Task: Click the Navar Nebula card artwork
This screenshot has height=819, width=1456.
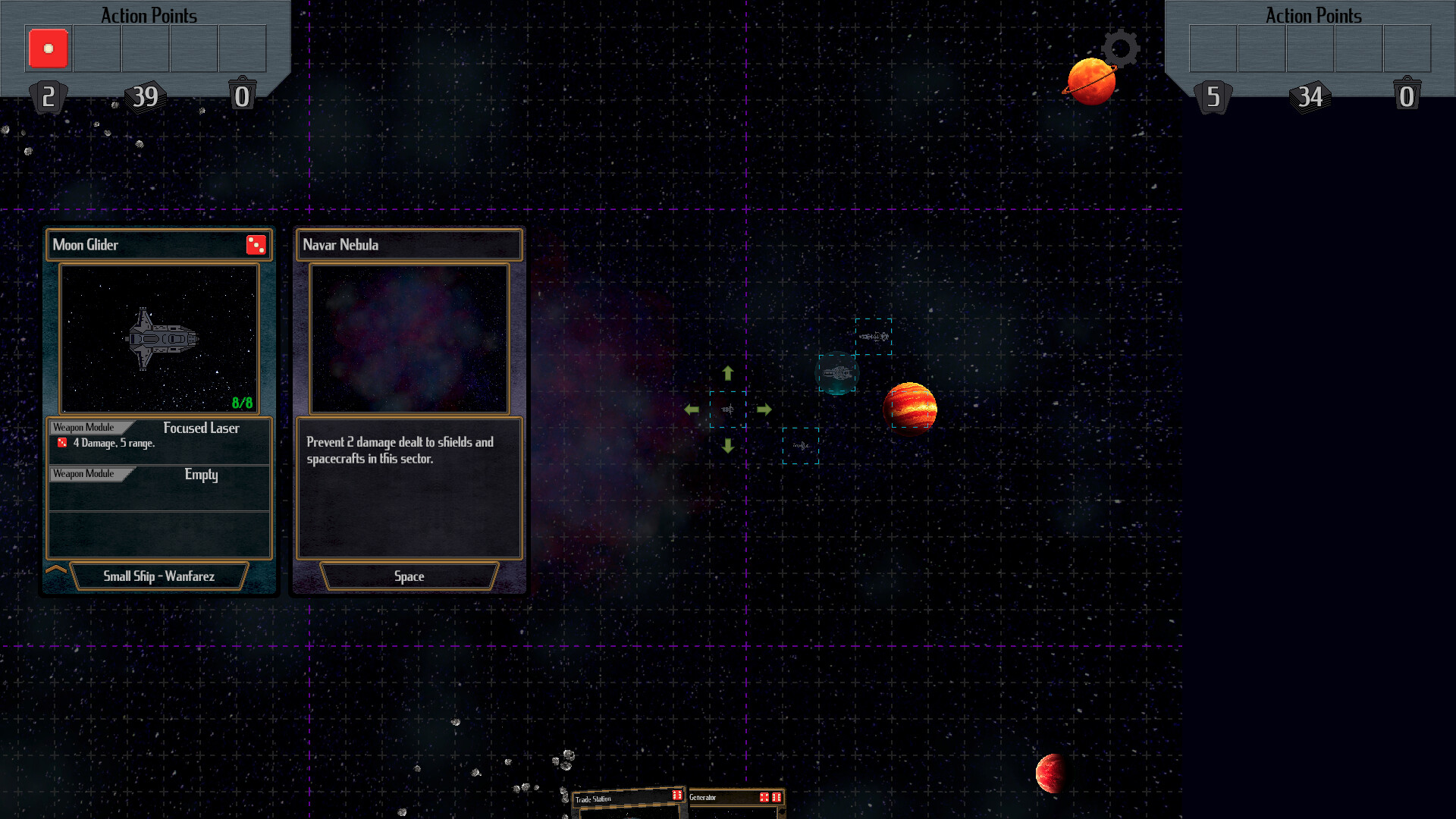Action: pos(409,338)
